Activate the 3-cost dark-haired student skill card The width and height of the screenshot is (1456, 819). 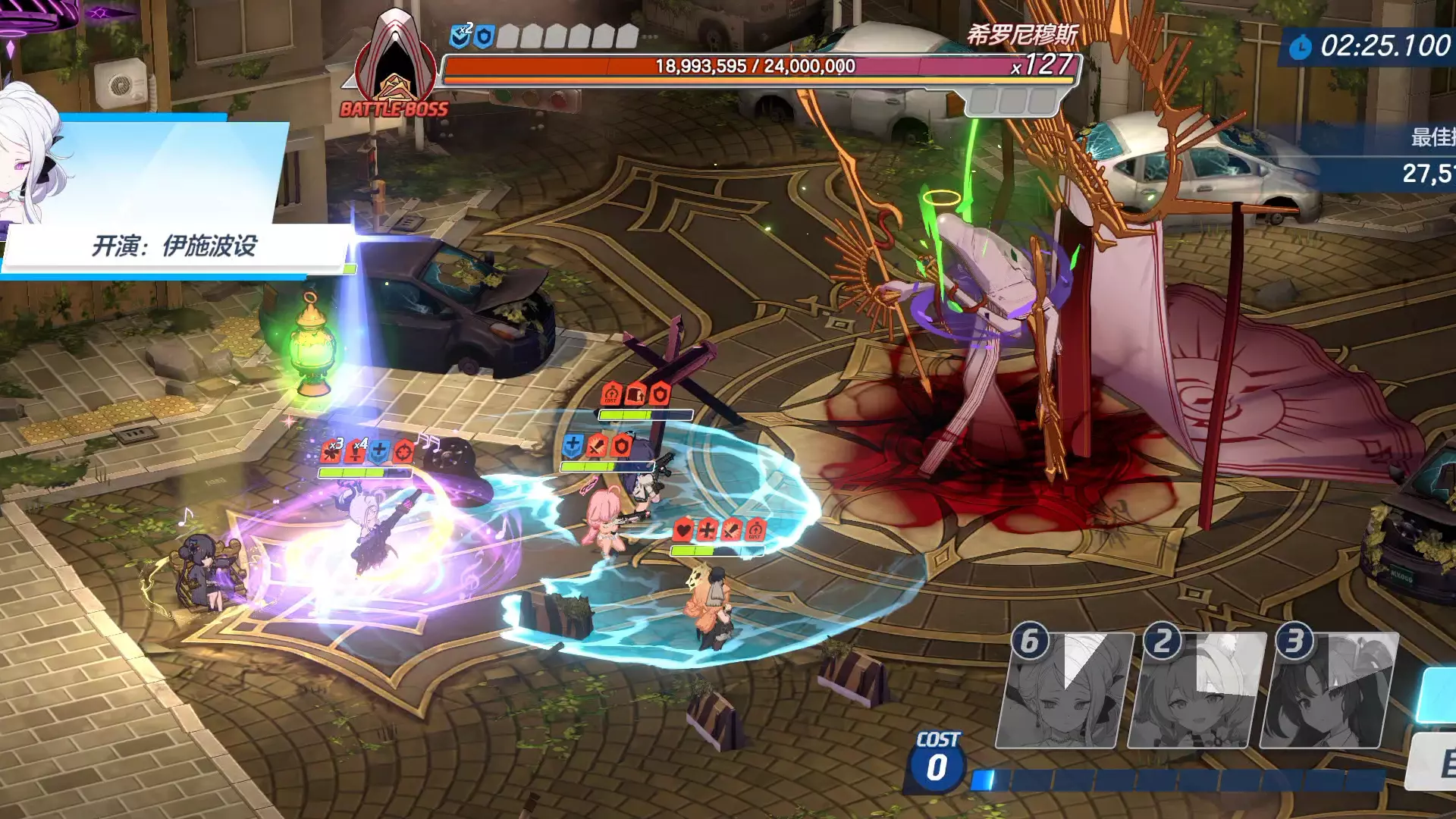(1329, 690)
